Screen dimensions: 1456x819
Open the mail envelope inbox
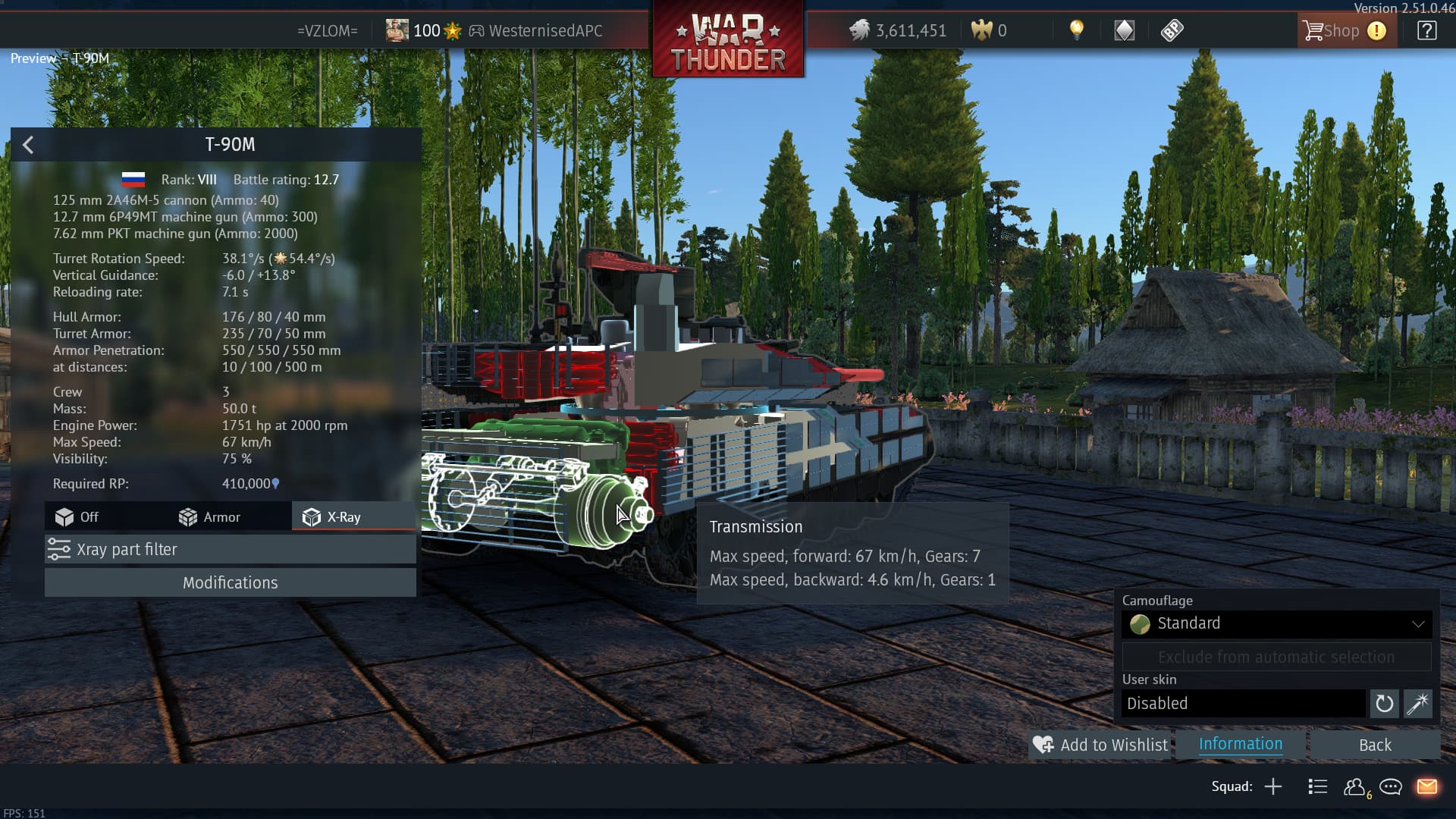(x=1426, y=786)
